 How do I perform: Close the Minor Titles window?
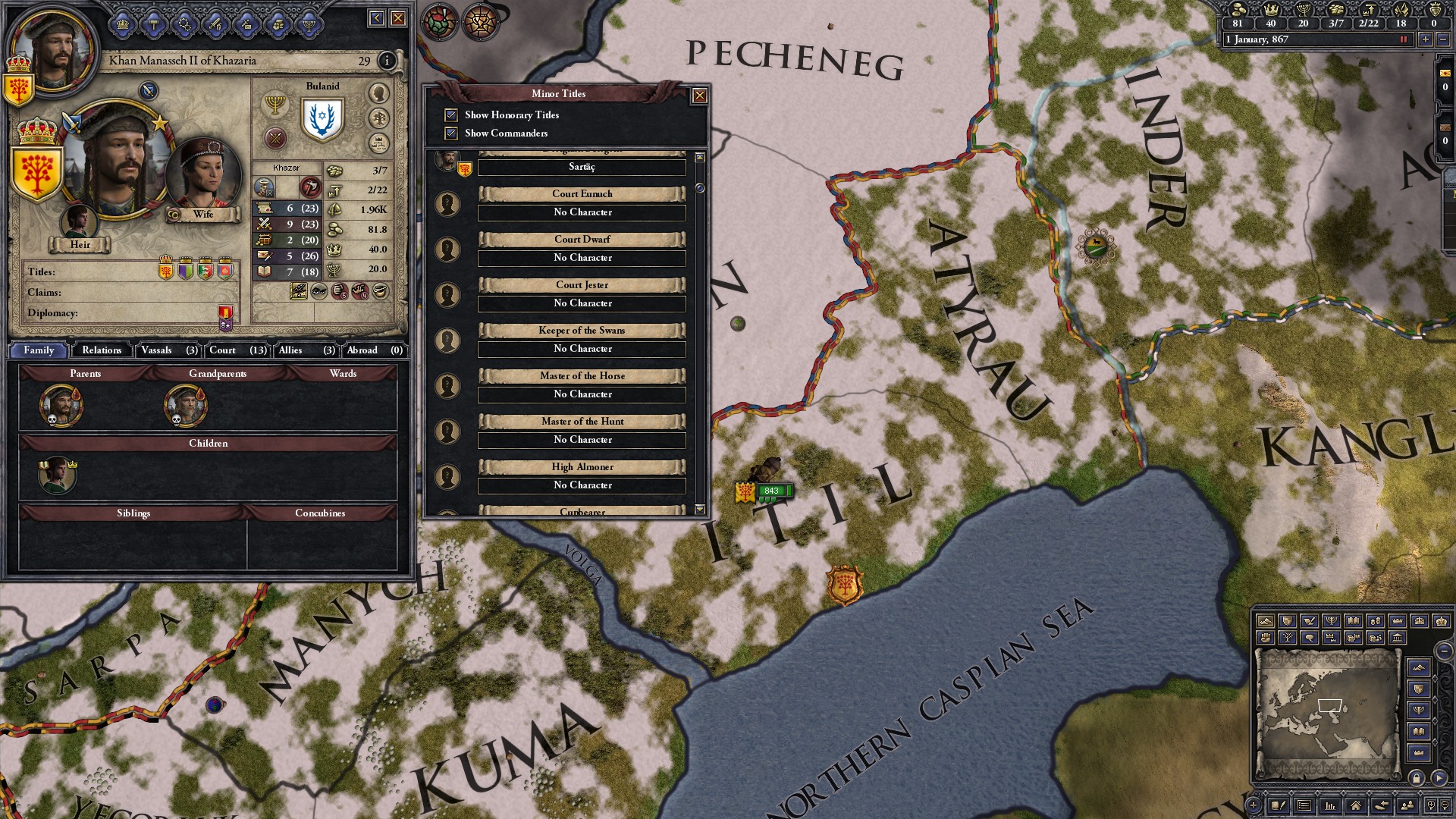click(x=699, y=96)
